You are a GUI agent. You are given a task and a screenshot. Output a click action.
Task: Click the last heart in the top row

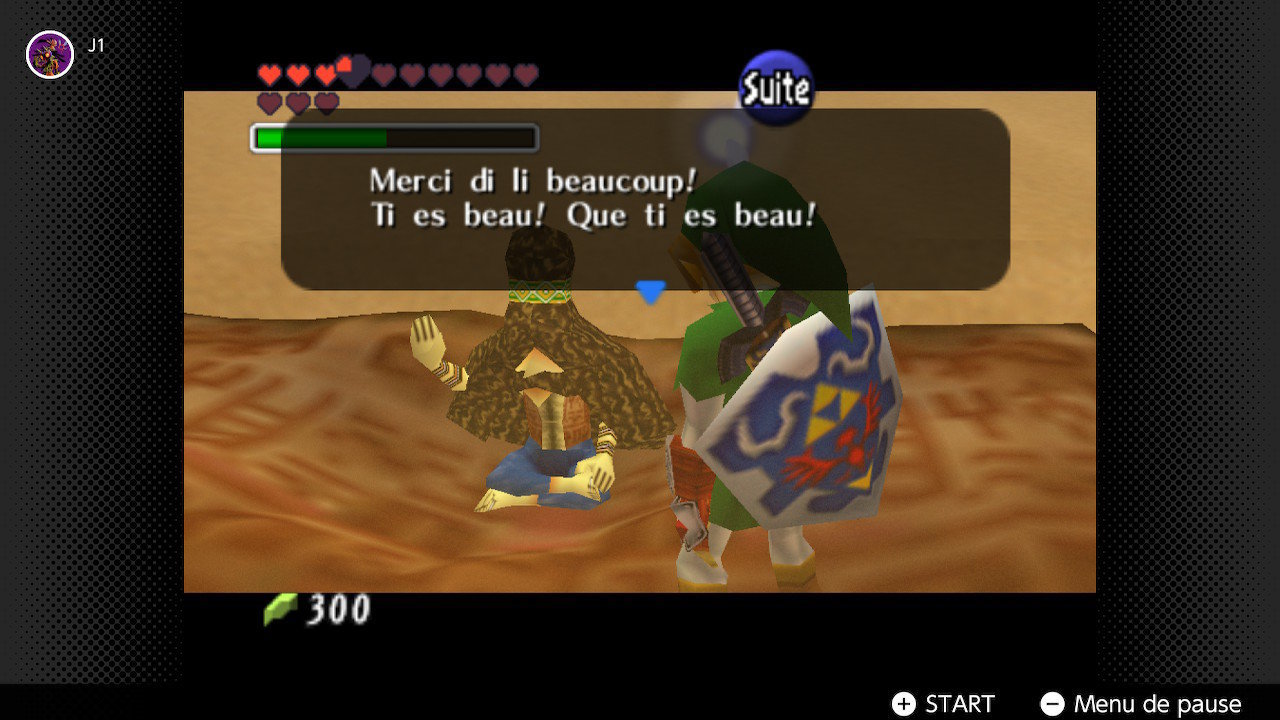click(x=524, y=74)
